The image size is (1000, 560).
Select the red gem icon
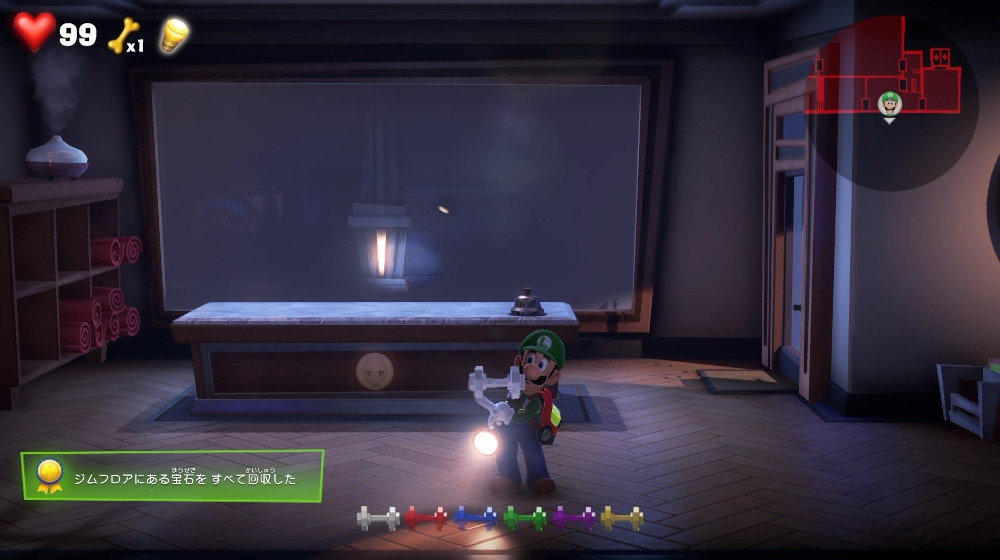coord(426,518)
